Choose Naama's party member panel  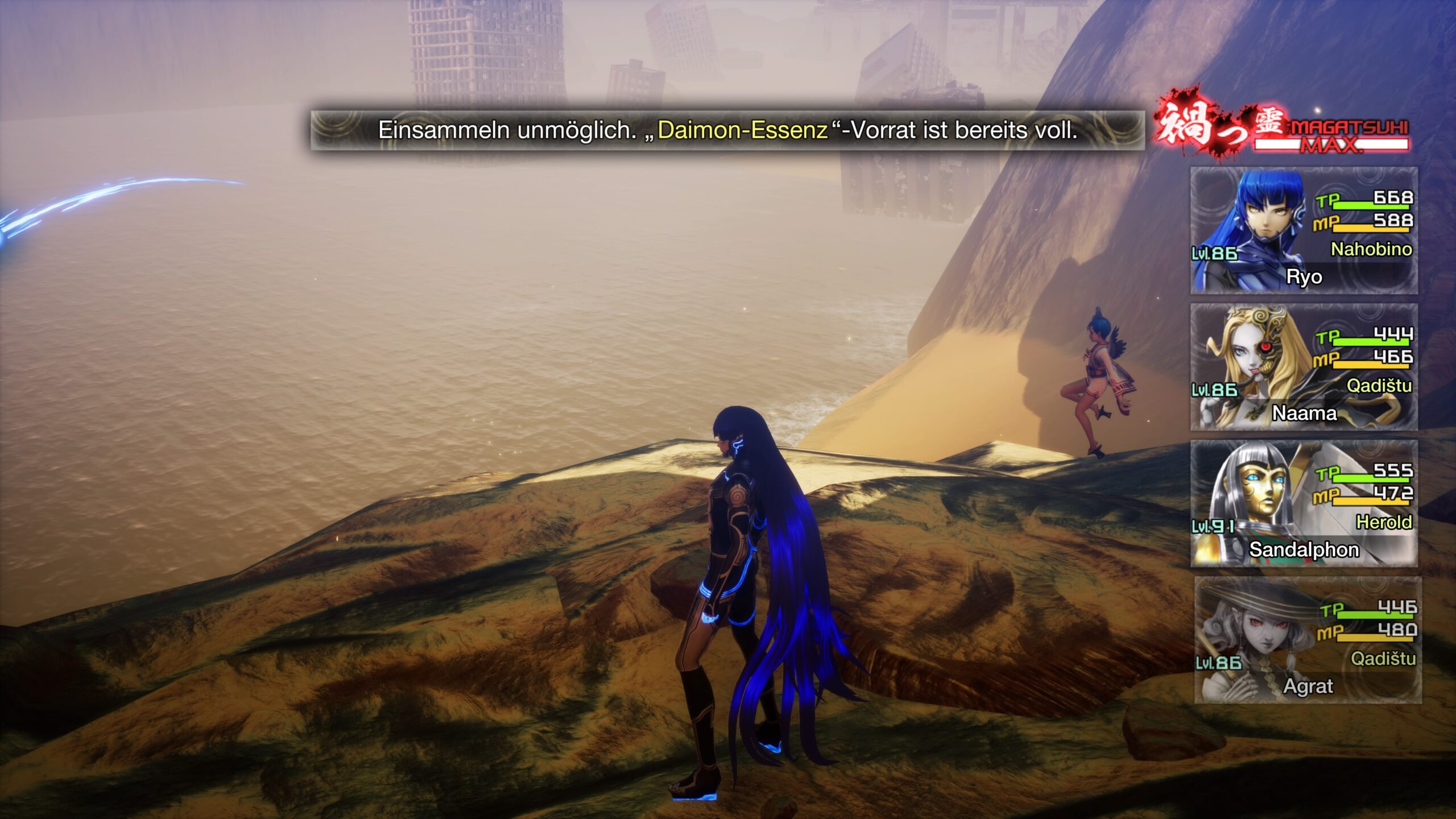pos(1304,367)
